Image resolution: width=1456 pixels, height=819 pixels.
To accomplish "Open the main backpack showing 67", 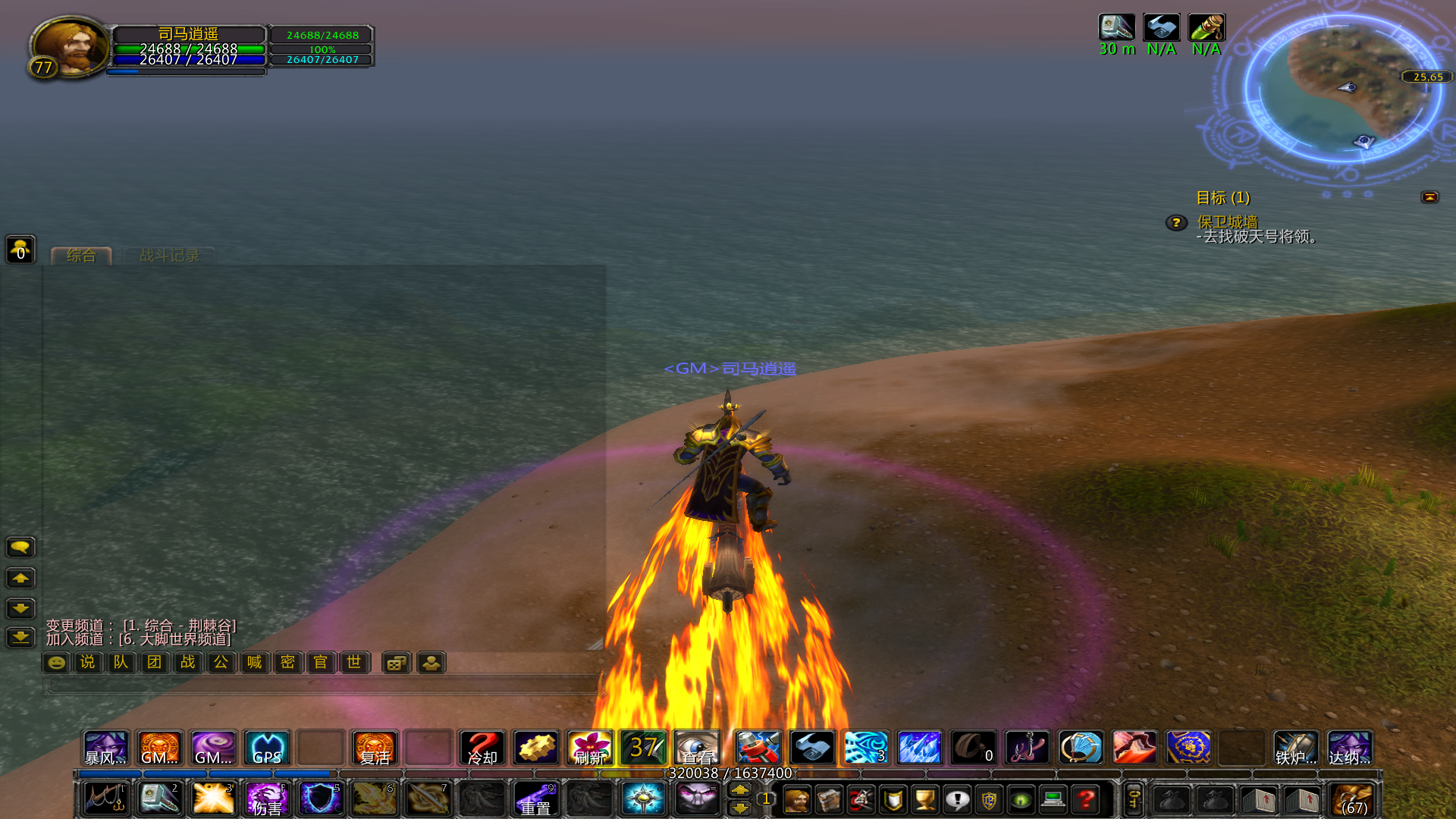I will (x=1354, y=799).
